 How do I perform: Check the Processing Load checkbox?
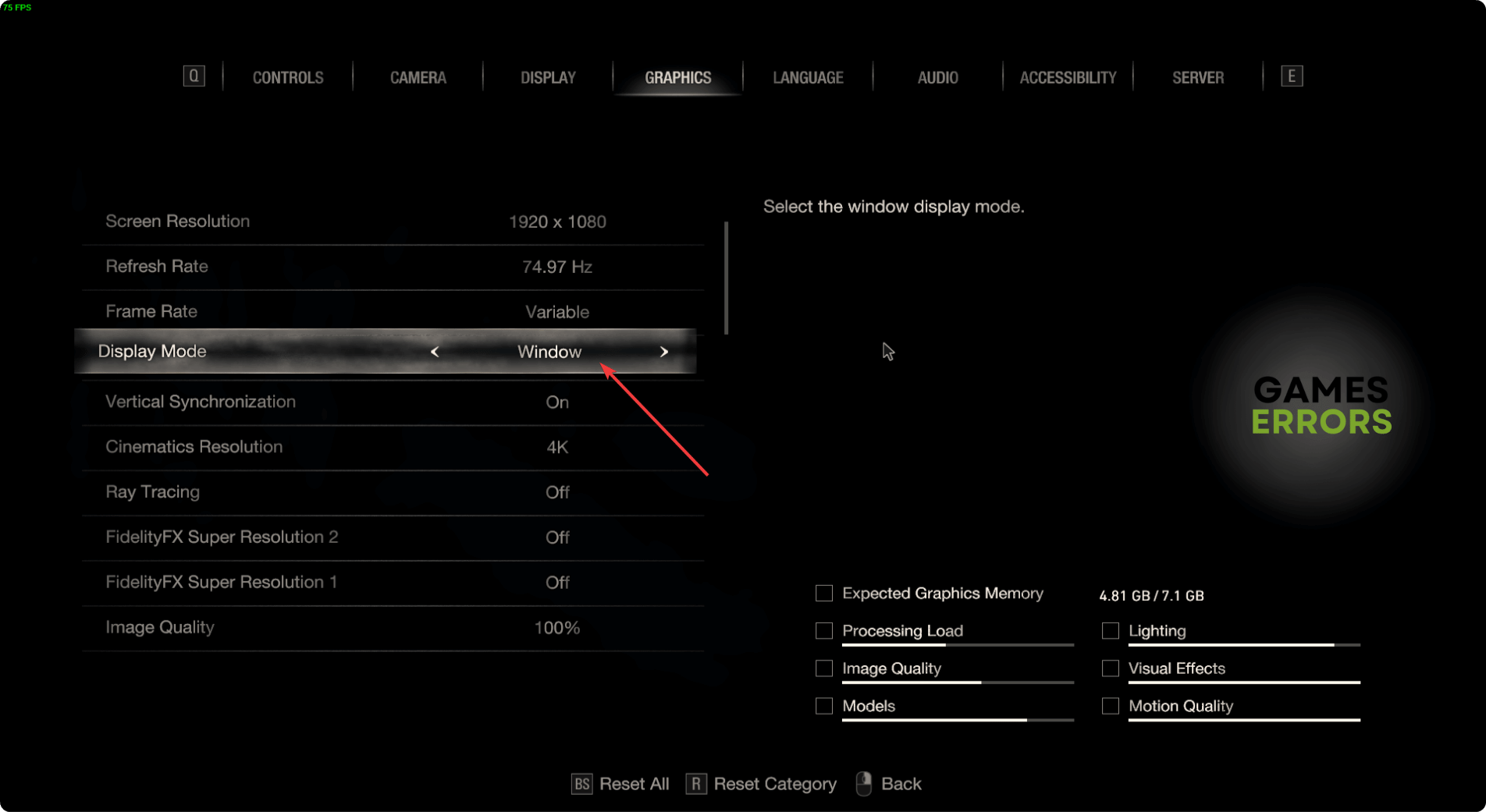pyautogui.click(x=823, y=630)
